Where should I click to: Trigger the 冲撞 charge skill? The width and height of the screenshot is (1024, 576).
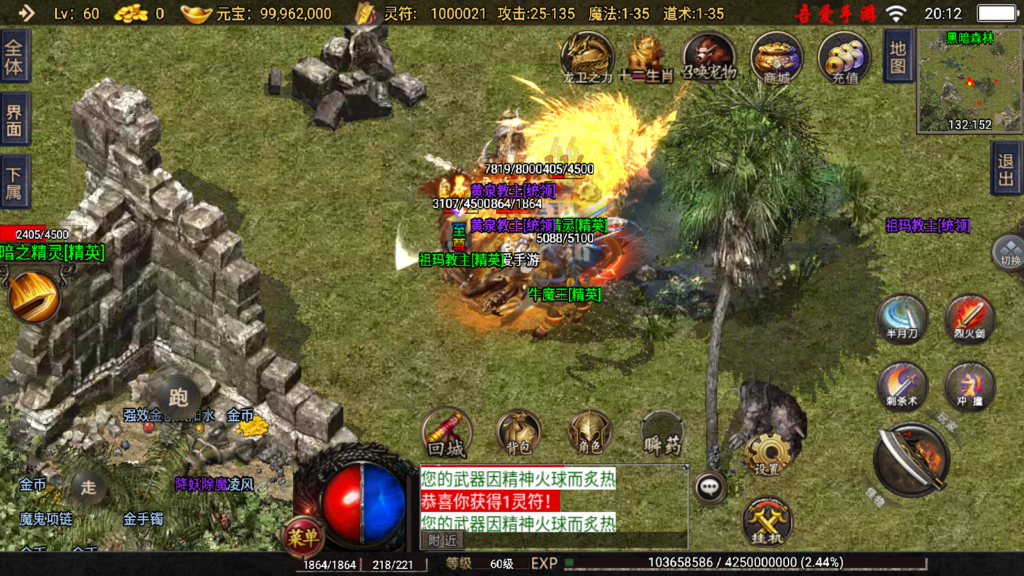[x=969, y=386]
